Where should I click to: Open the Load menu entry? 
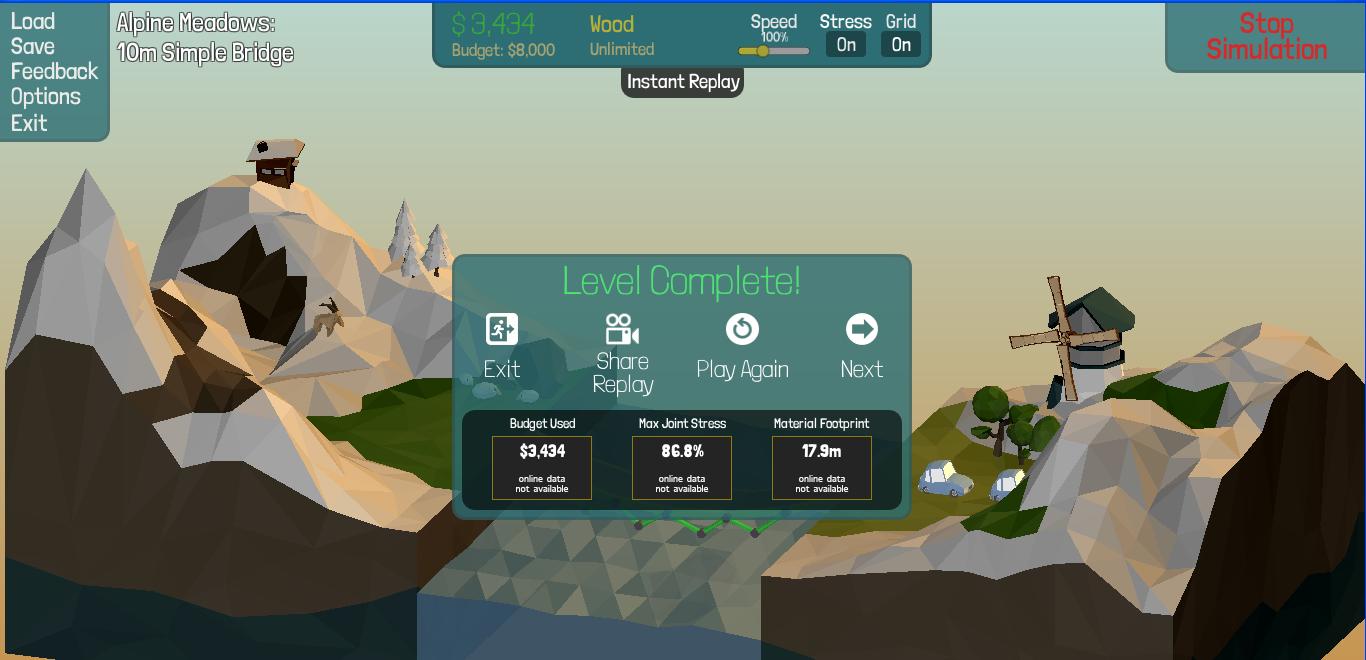[33, 21]
